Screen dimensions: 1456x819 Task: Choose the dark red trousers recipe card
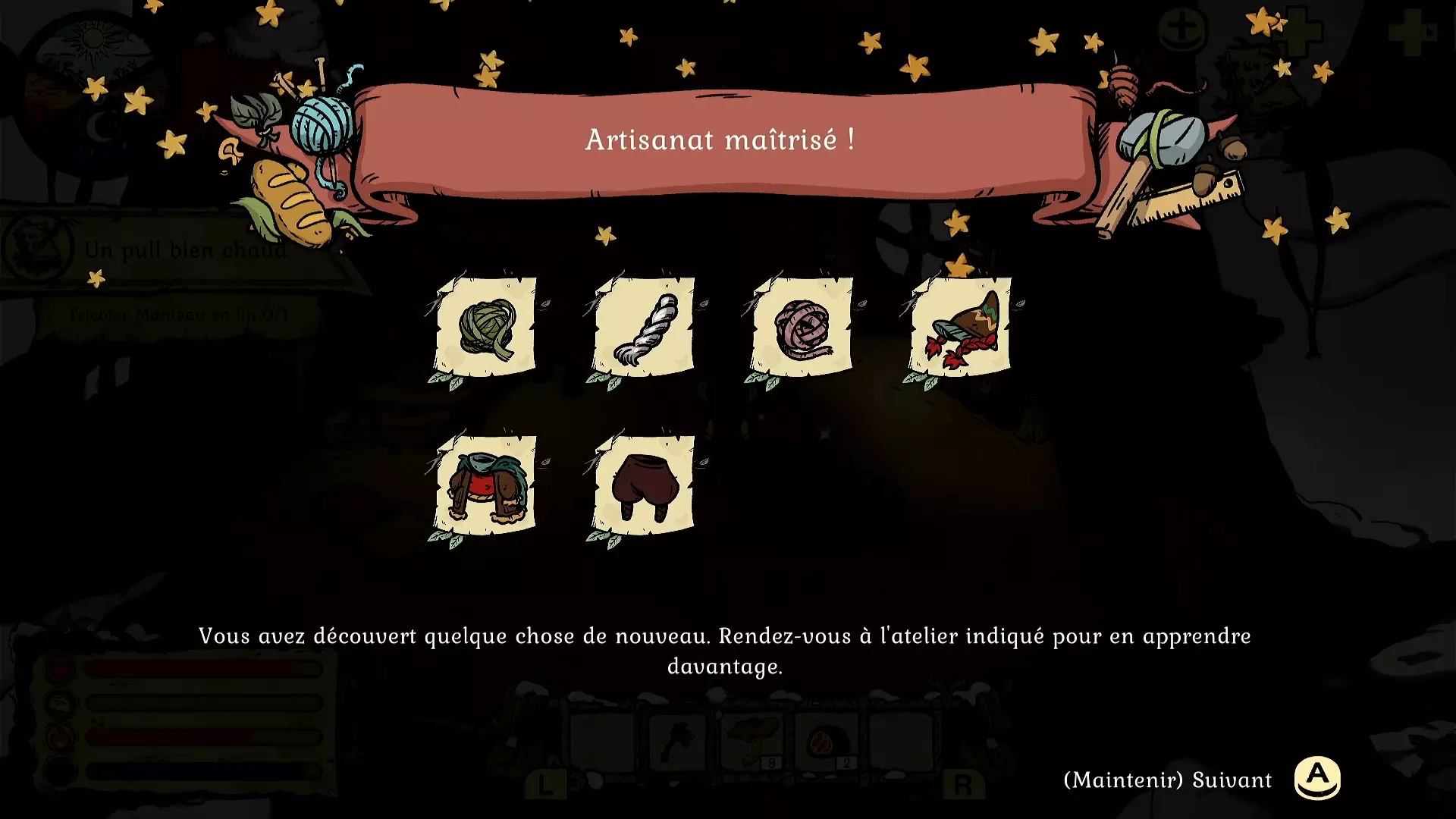point(645,486)
